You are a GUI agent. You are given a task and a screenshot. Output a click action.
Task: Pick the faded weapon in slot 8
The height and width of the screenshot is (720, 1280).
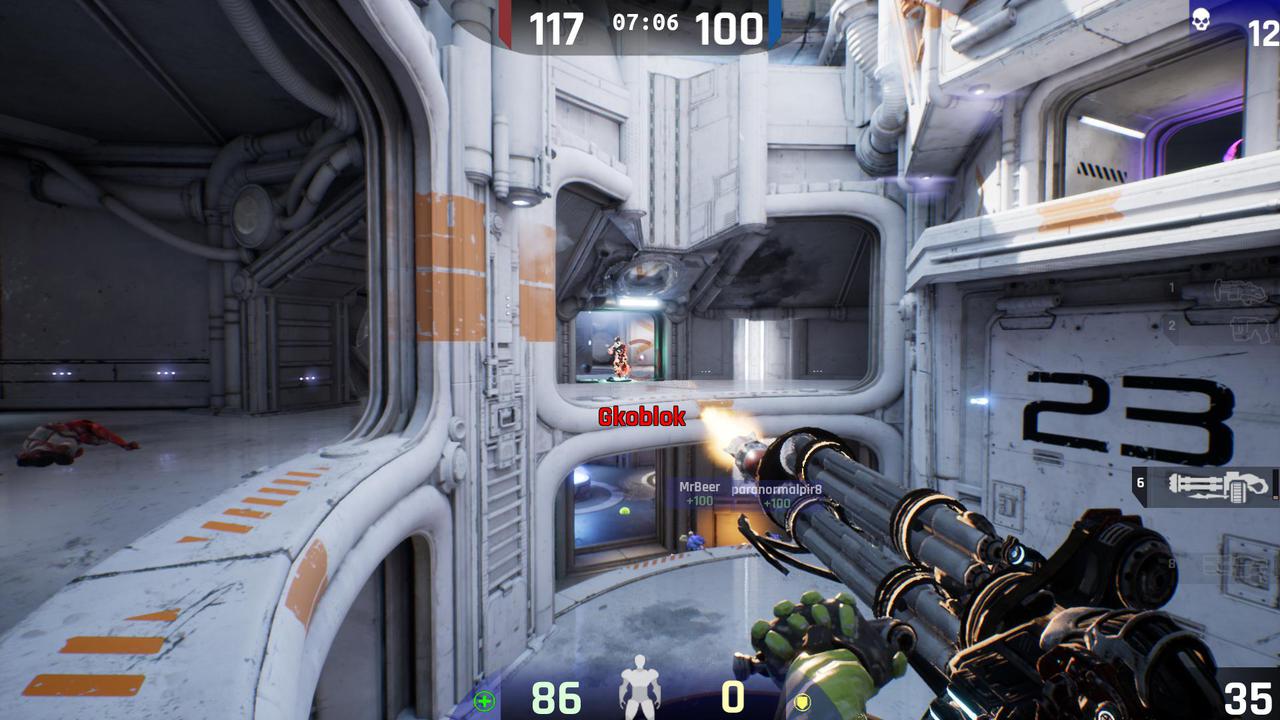[x=1240, y=566]
